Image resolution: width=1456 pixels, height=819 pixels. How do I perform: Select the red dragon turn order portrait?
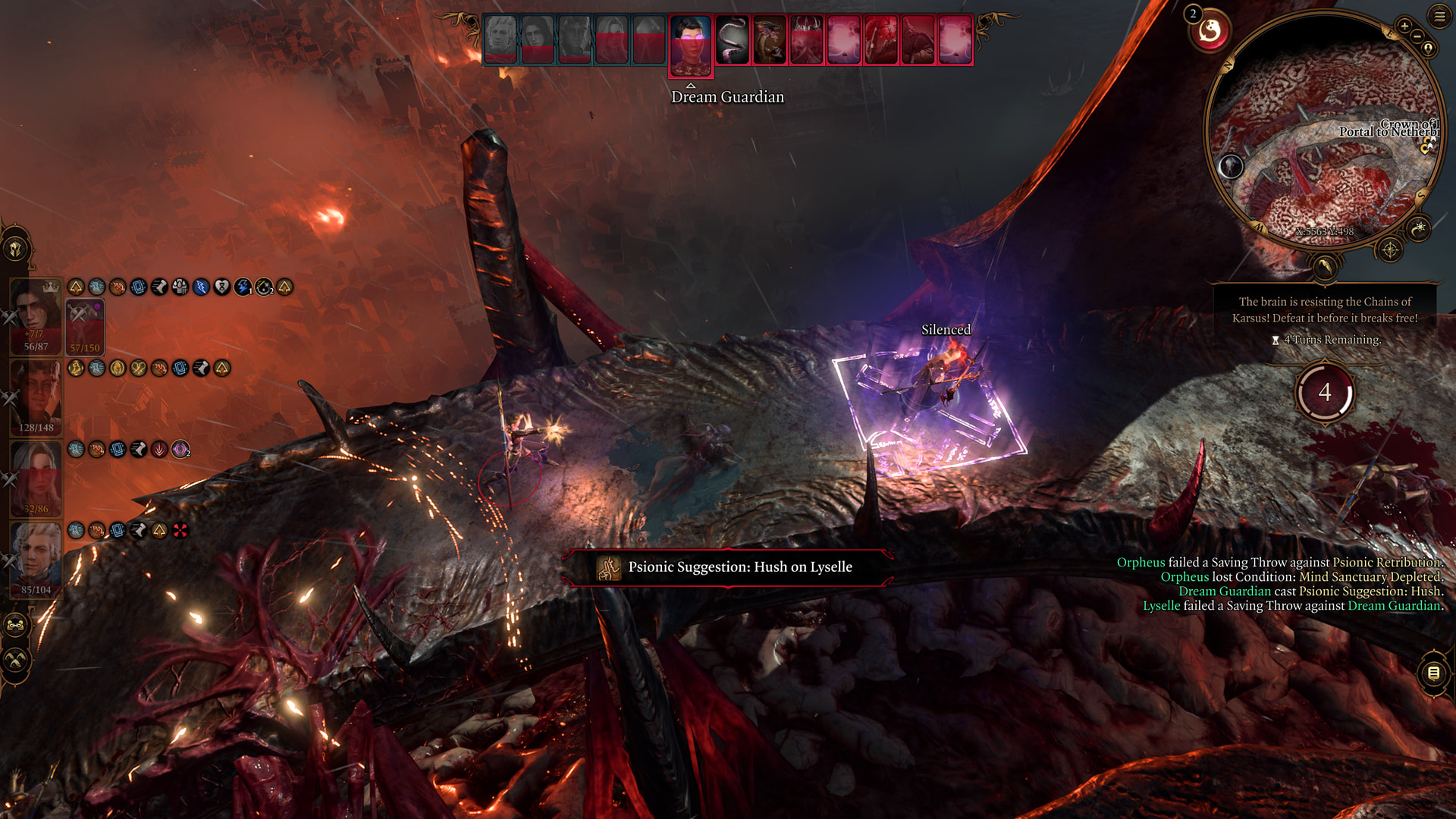click(769, 39)
